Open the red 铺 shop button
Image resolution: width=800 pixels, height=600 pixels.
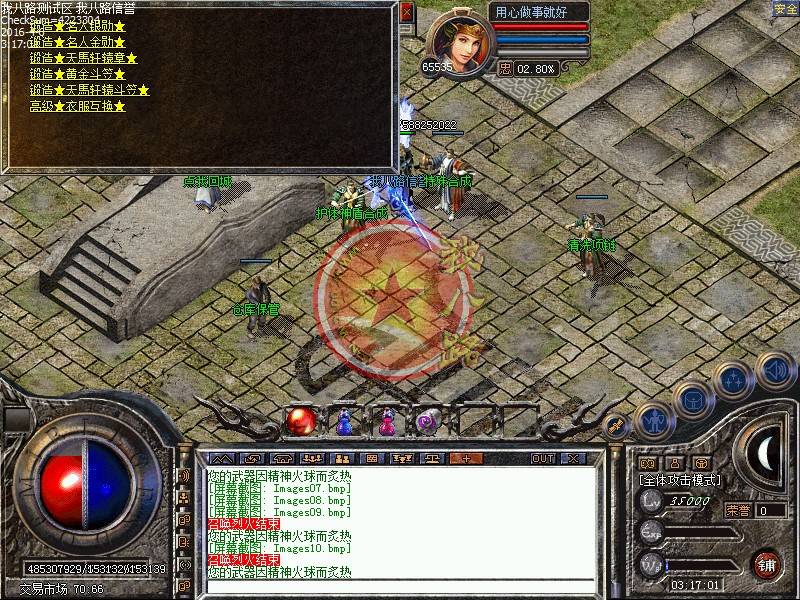[767, 563]
